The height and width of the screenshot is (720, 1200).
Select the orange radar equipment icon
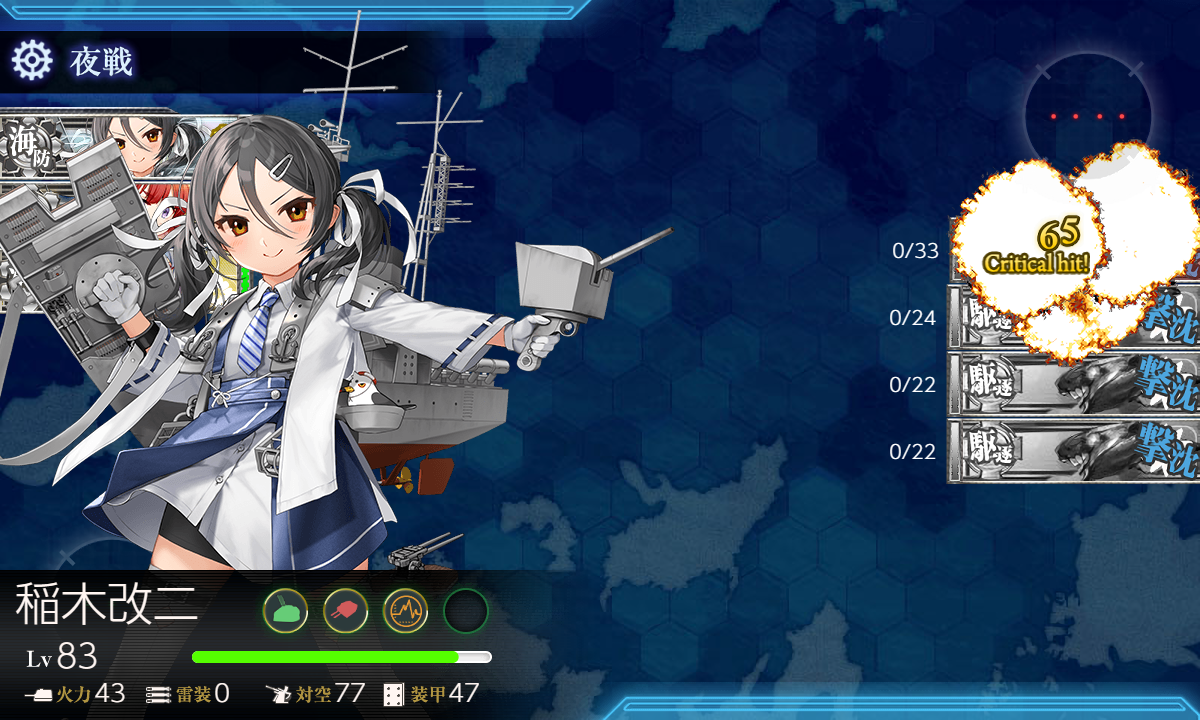click(x=405, y=610)
